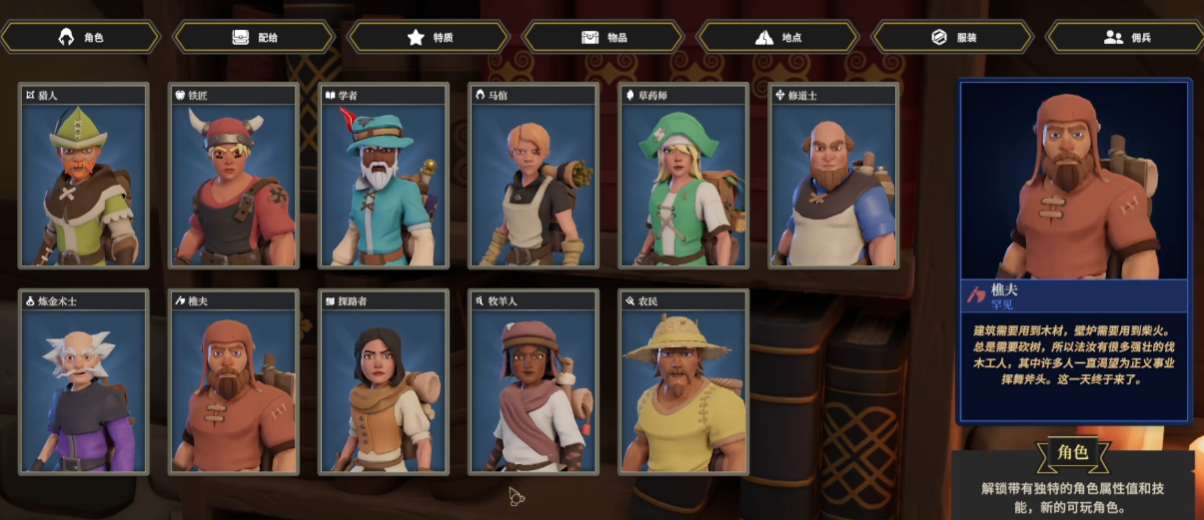Viewport: 1204px width, 520px height.
Task: Pick the 农民 character card
Action: 684,382
